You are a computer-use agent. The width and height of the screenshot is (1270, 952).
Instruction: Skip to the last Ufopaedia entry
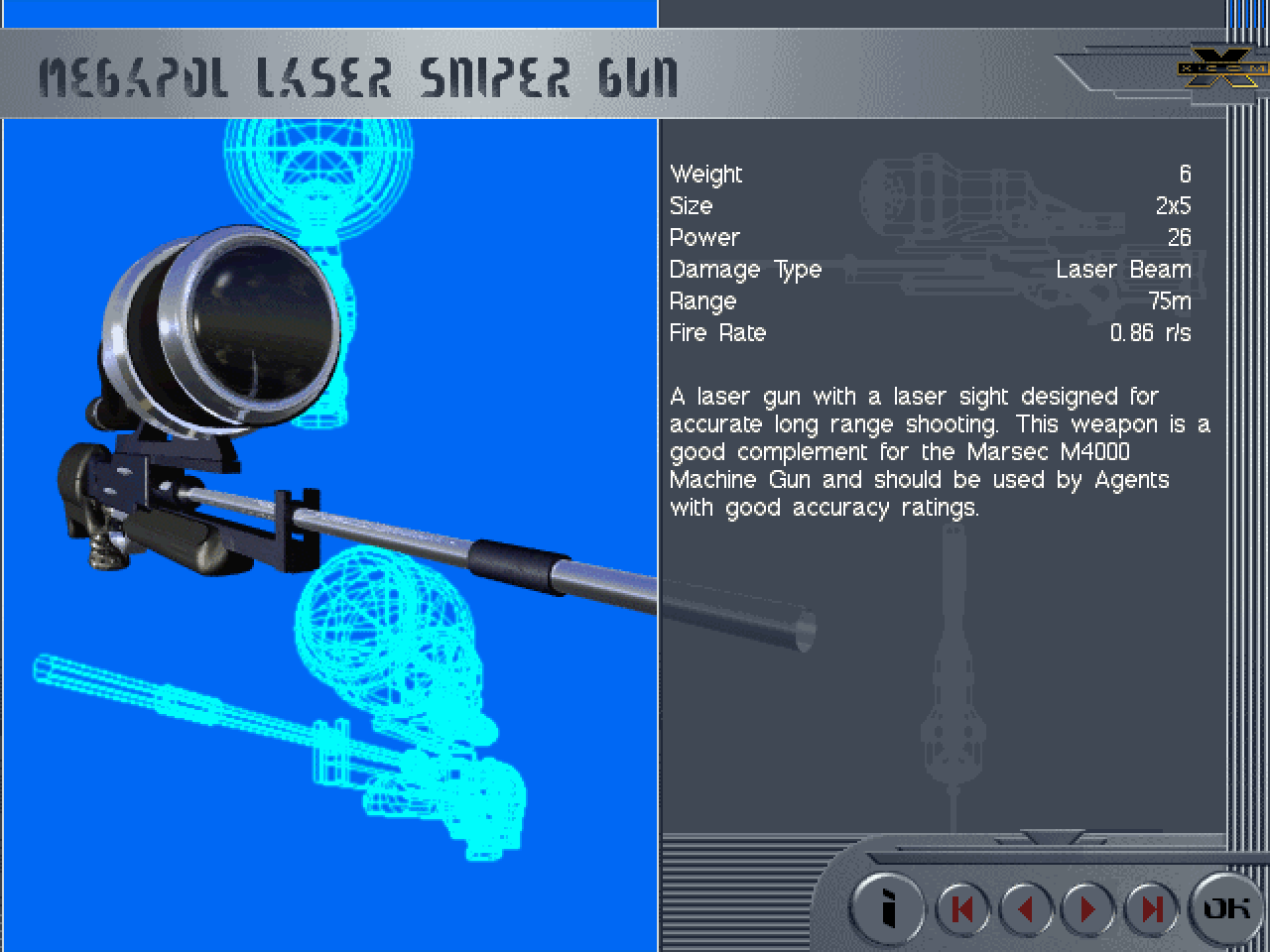point(1151,908)
